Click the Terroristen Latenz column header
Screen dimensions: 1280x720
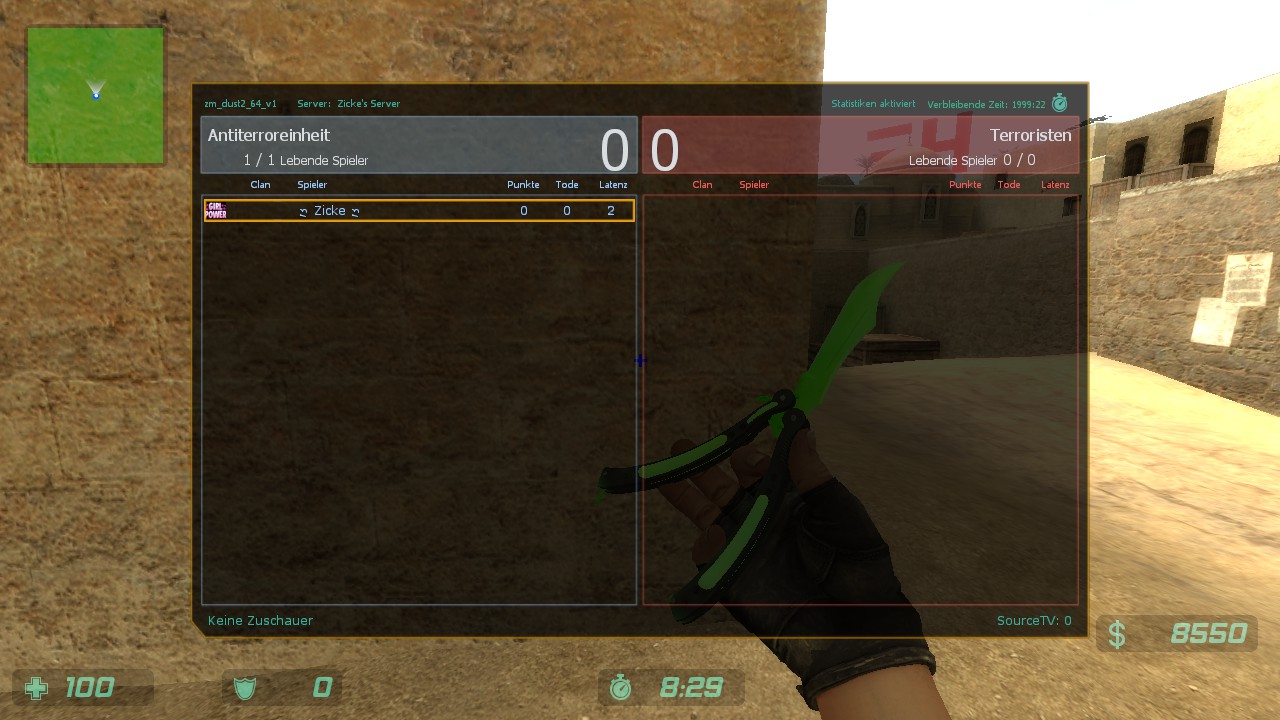(1055, 184)
